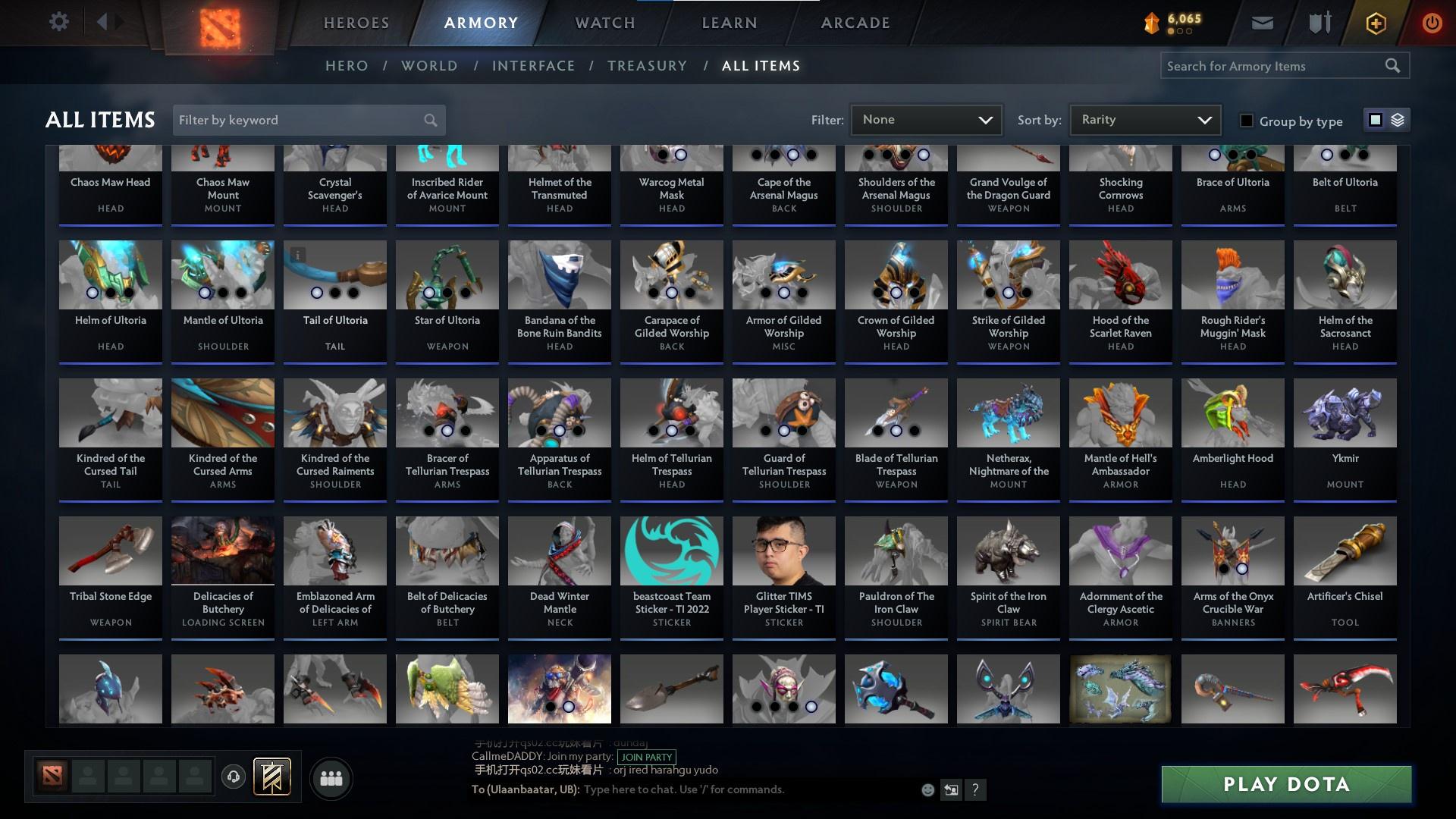Select the beastcoast Team Sticker thumbnail
Viewport: 1456px width, 819px height.
click(x=671, y=551)
